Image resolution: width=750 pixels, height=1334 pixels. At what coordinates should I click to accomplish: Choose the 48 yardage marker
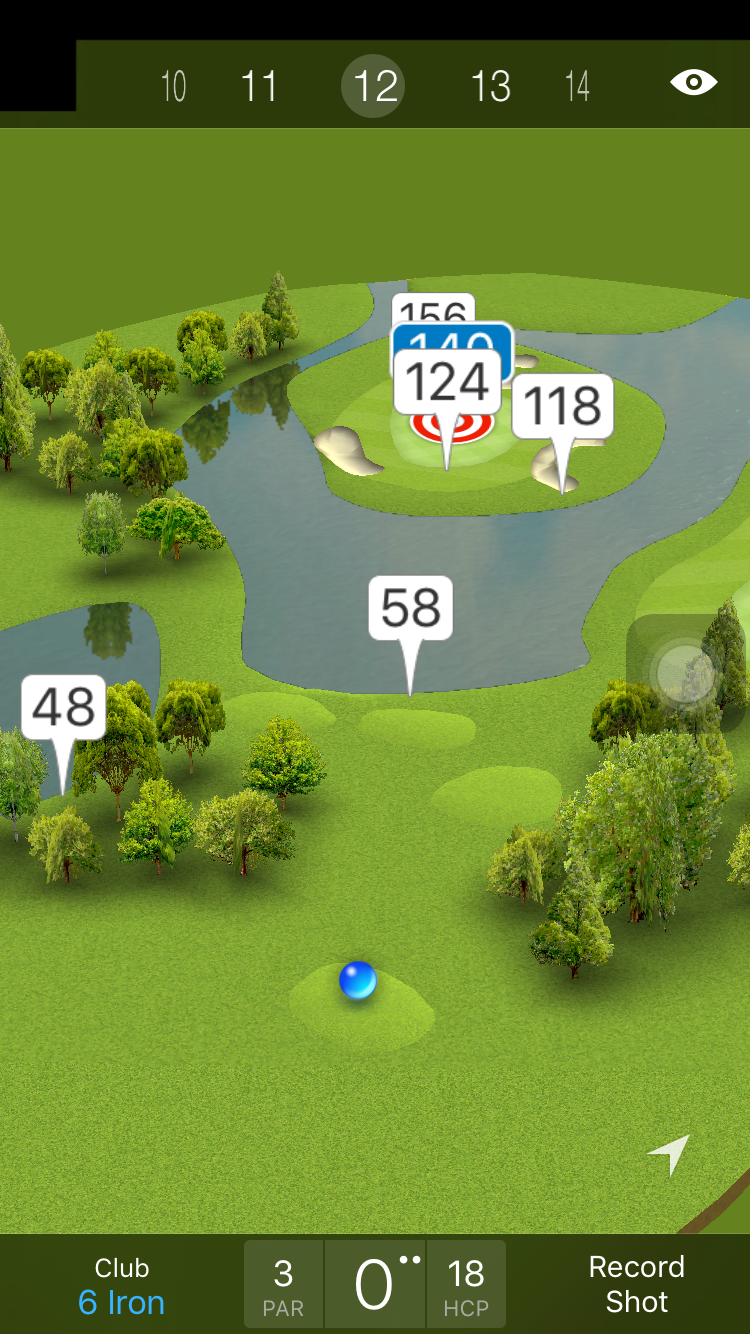tap(63, 707)
